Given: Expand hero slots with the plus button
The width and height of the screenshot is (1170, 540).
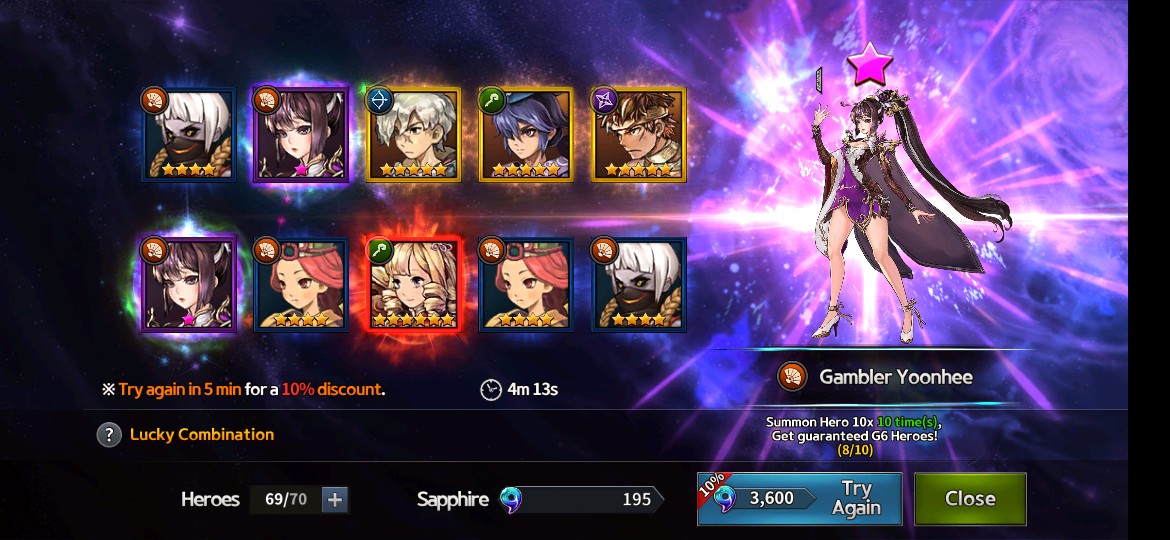Looking at the screenshot, I should (x=335, y=499).
